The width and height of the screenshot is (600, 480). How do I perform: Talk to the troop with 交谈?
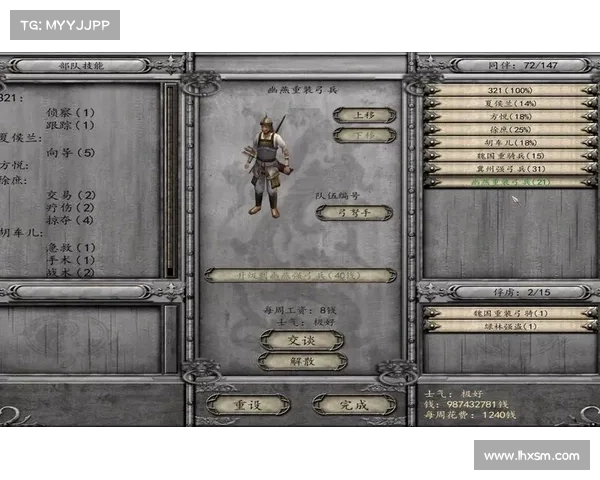point(302,340)
